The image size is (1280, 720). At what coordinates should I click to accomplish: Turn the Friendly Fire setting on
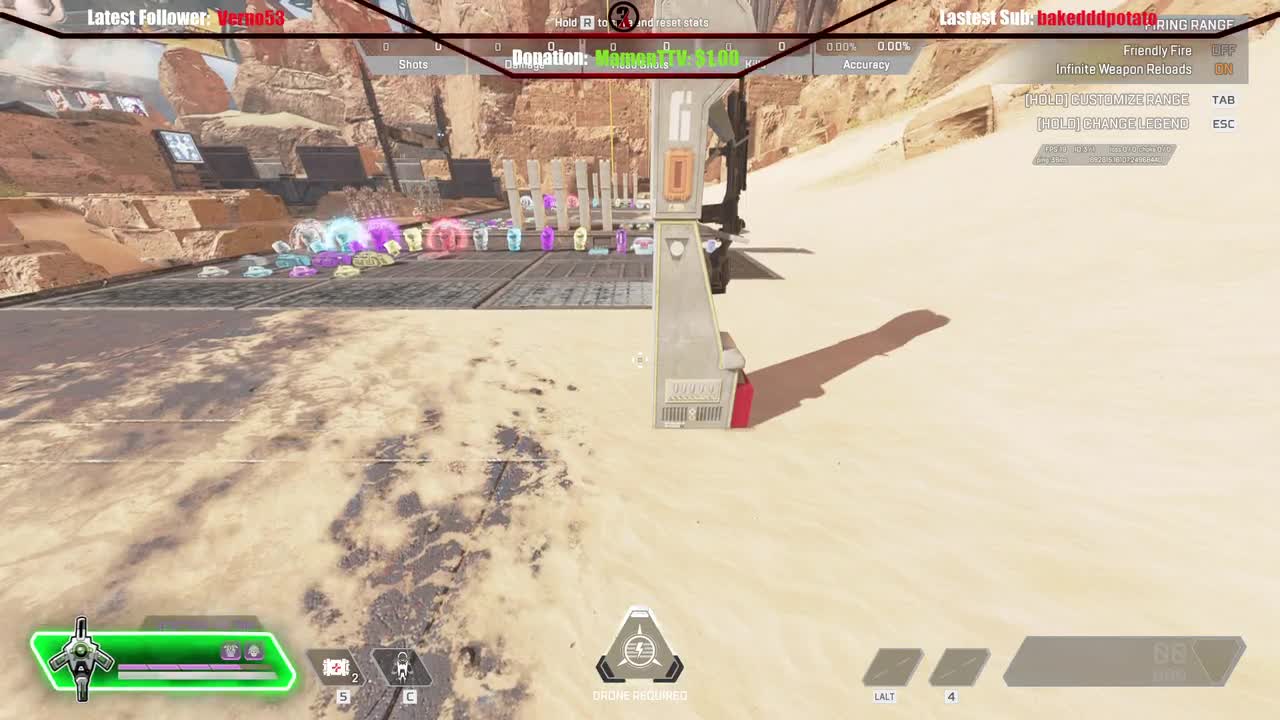click(x=1222, y=50)
